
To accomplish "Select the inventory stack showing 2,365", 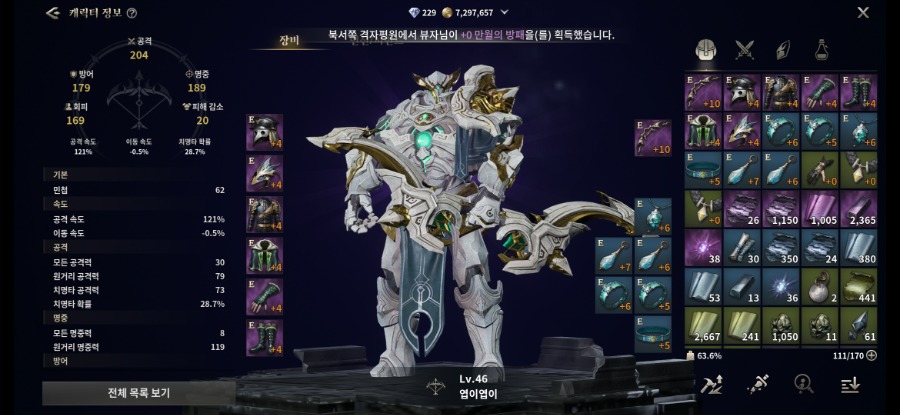I will (x=859, y=208).
